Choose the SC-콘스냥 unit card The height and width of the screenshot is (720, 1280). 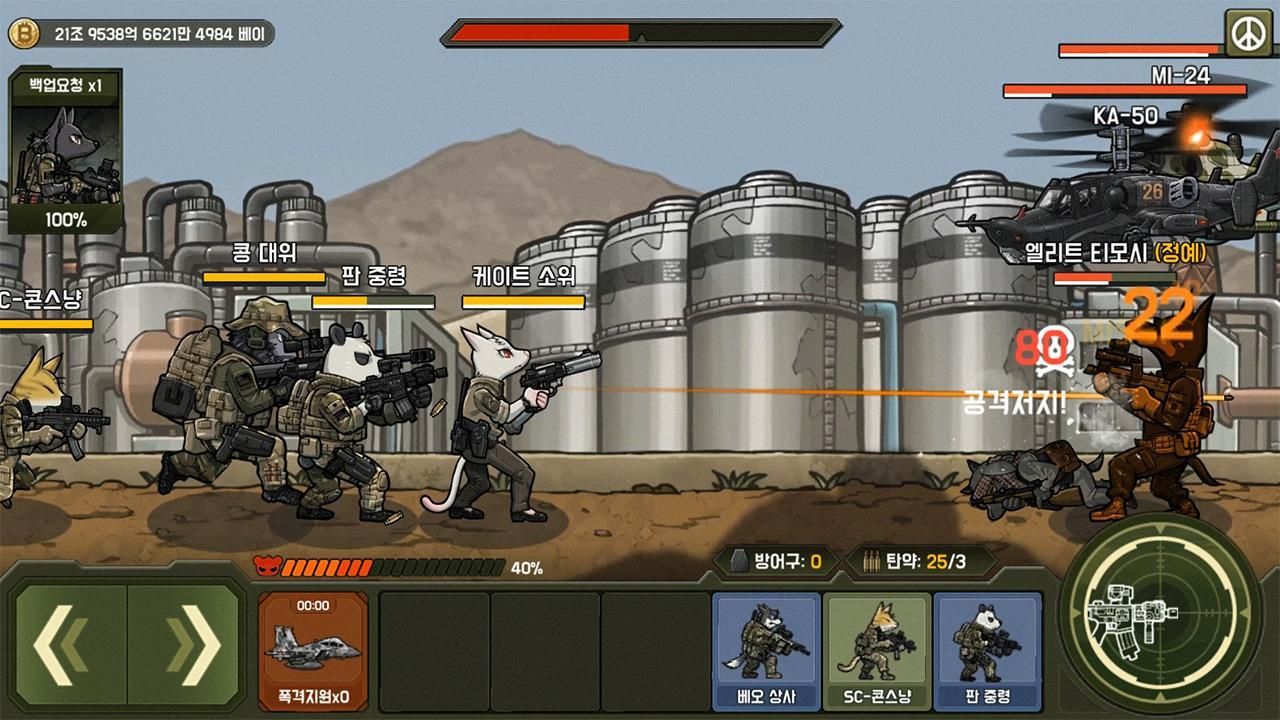point(876,650)
